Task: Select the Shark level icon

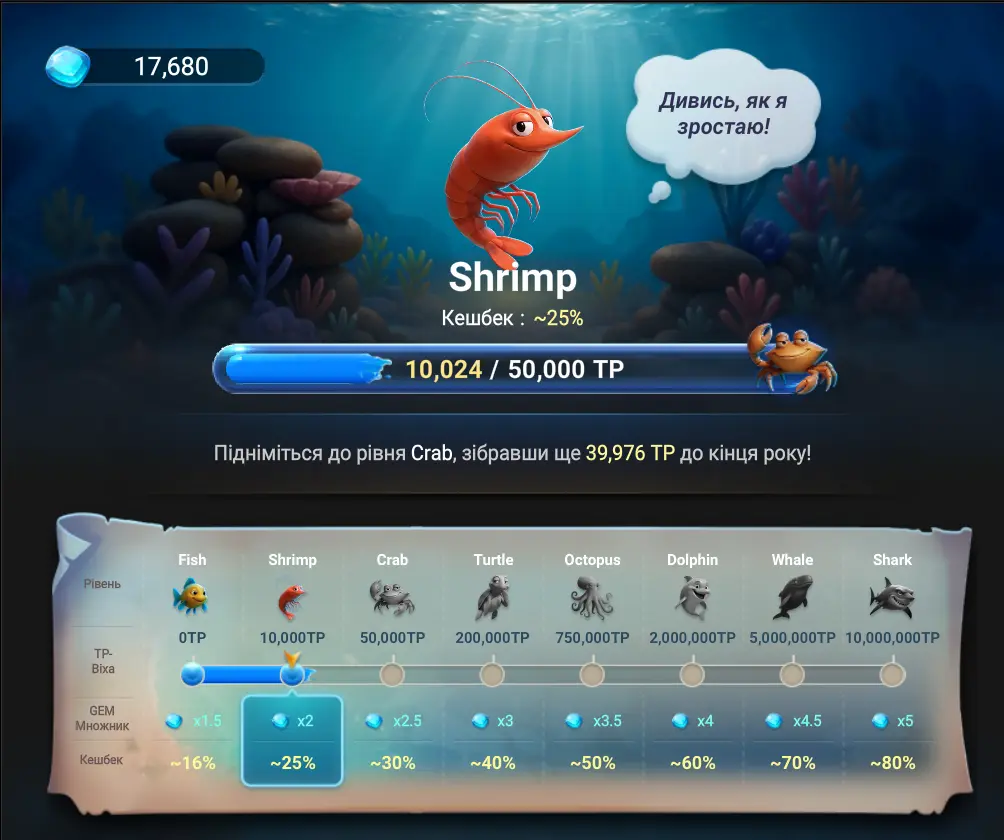Action: point(892,598)
